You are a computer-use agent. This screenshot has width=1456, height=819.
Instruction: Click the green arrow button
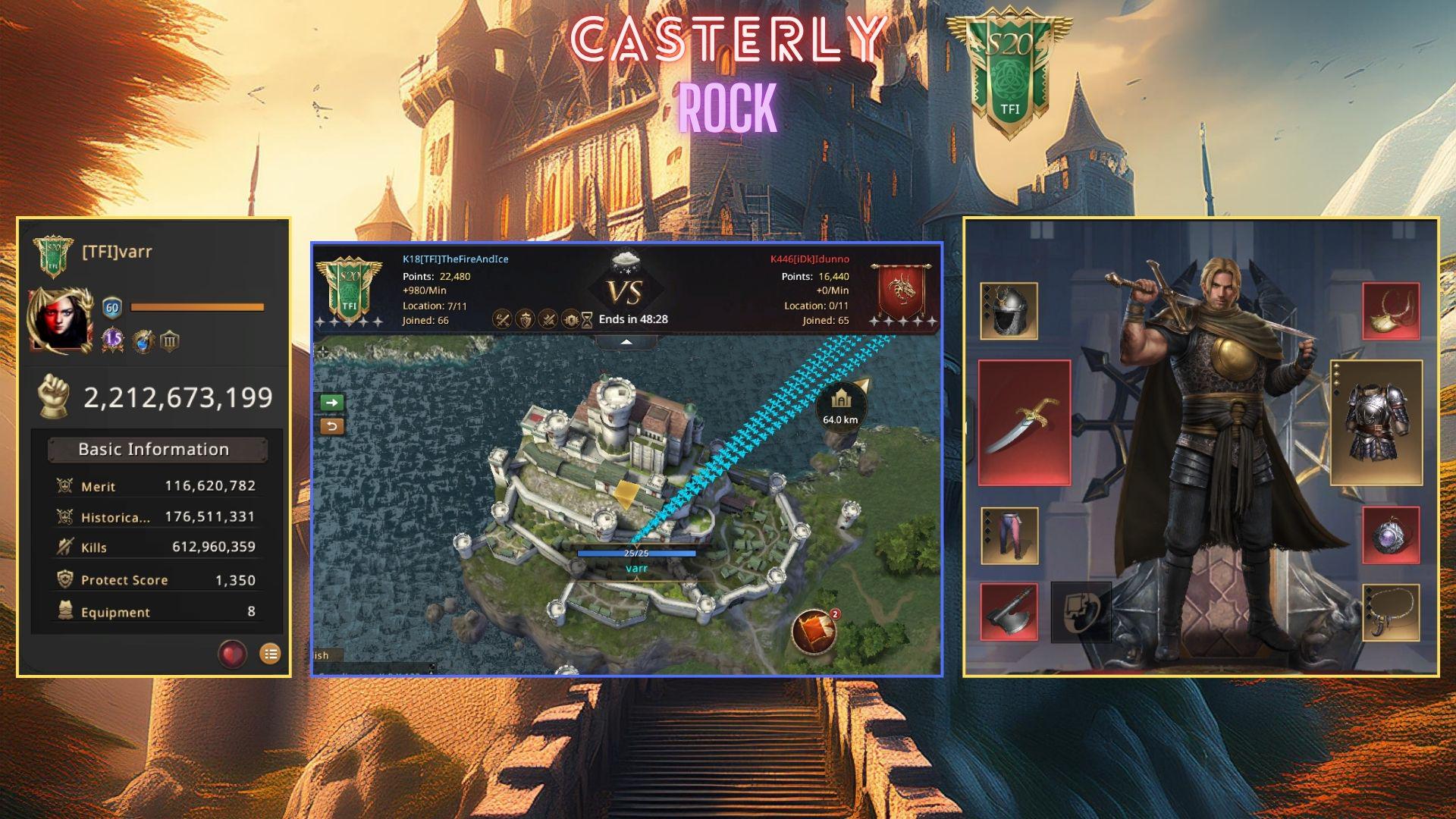coord(332,402)
